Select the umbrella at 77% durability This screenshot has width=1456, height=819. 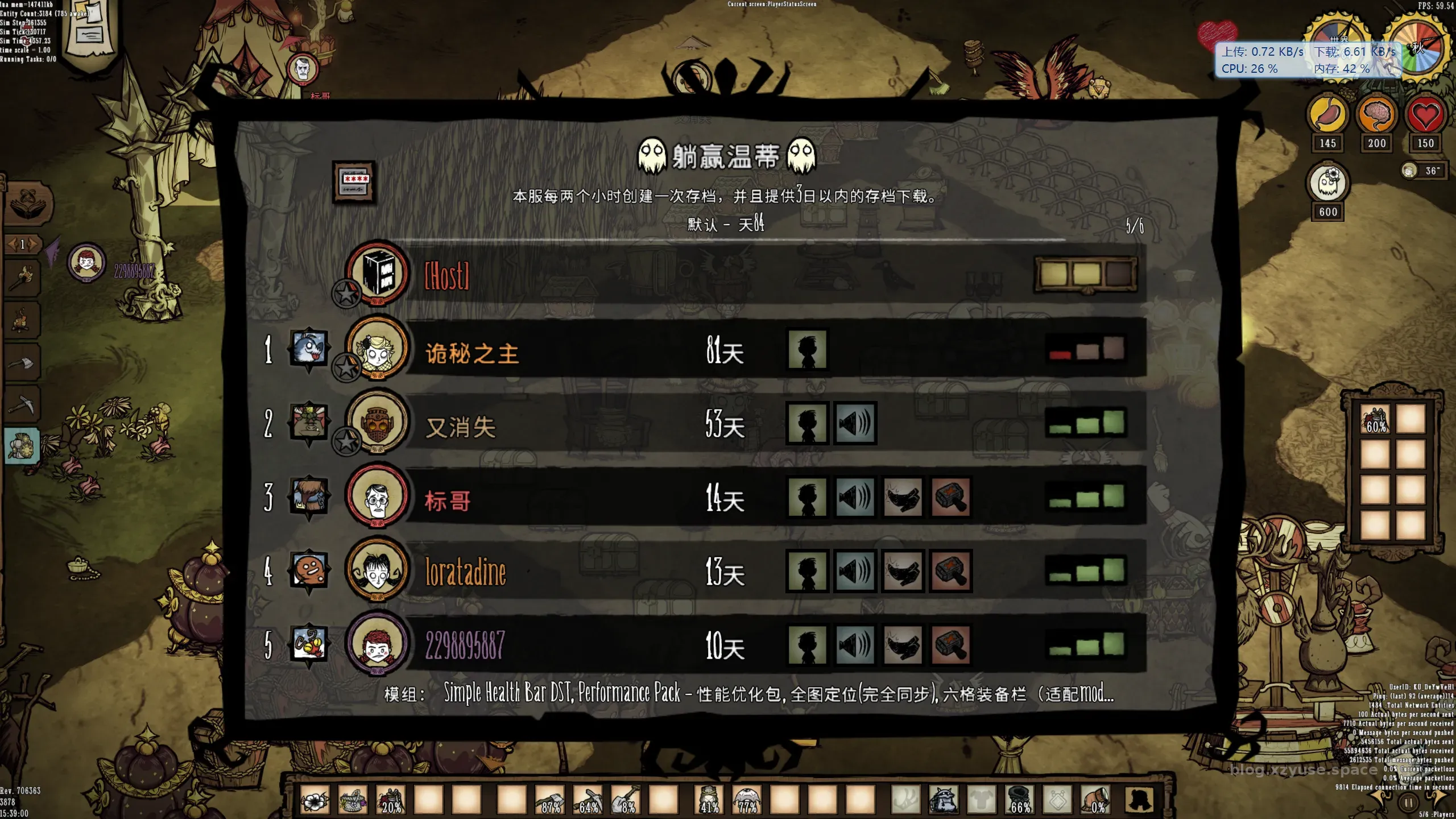click(747, 800)
